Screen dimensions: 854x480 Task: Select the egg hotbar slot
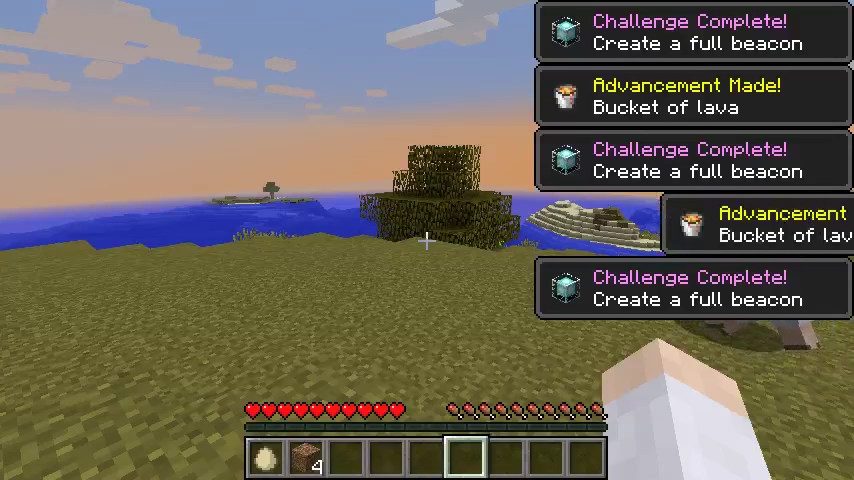pyautogui.click(x=265, y=458)
